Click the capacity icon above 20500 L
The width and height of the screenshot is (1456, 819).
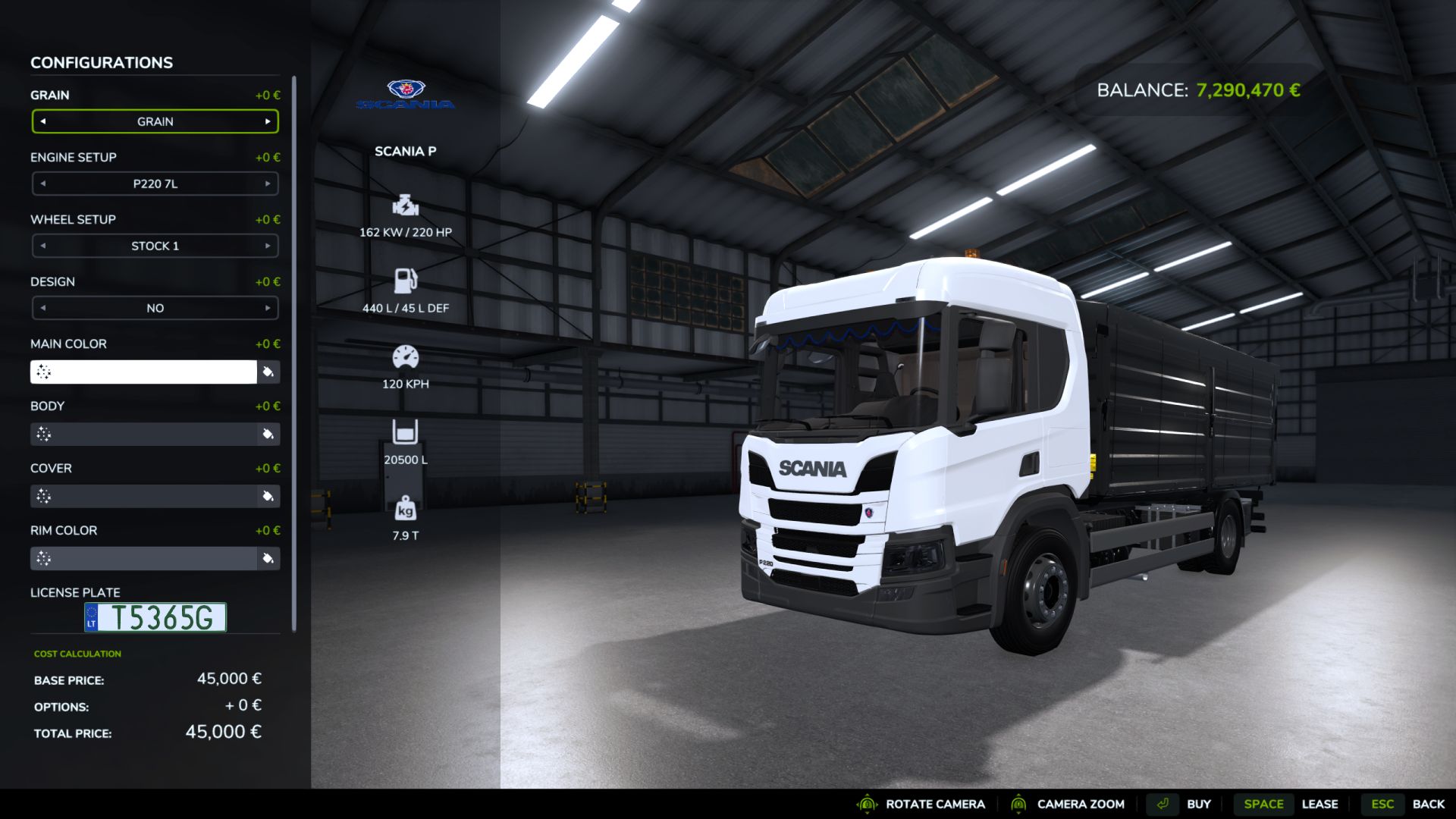point(405,431)
